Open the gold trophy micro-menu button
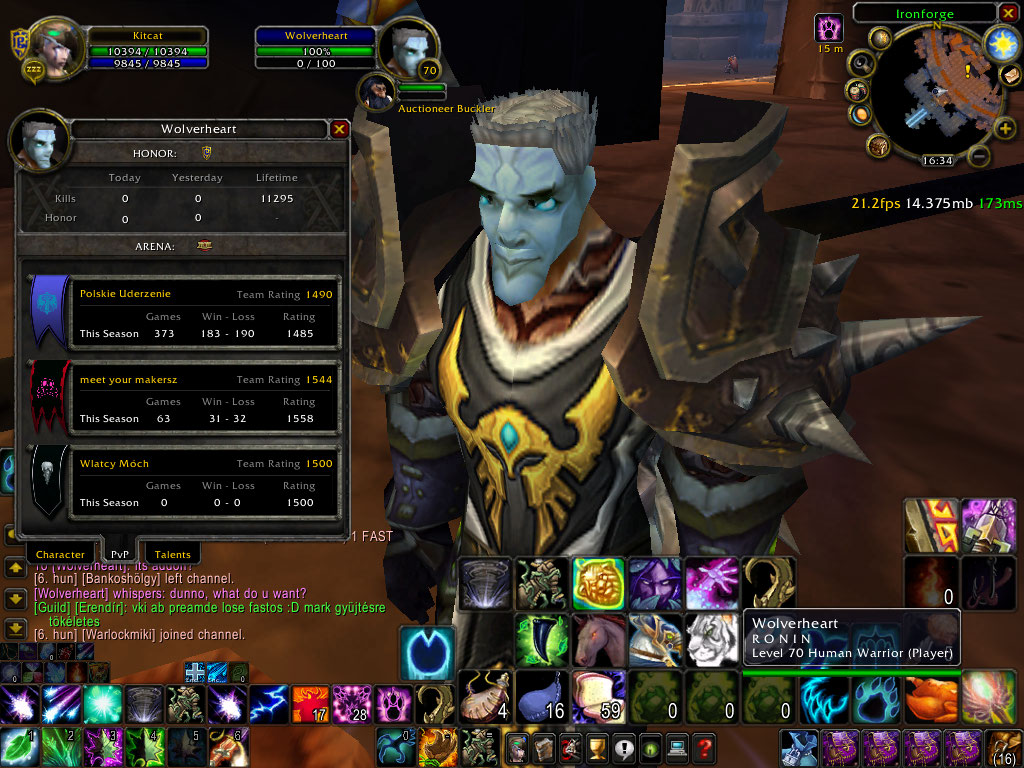The width and height of the screenshot is (1024, 768). [x=596, y=747]
